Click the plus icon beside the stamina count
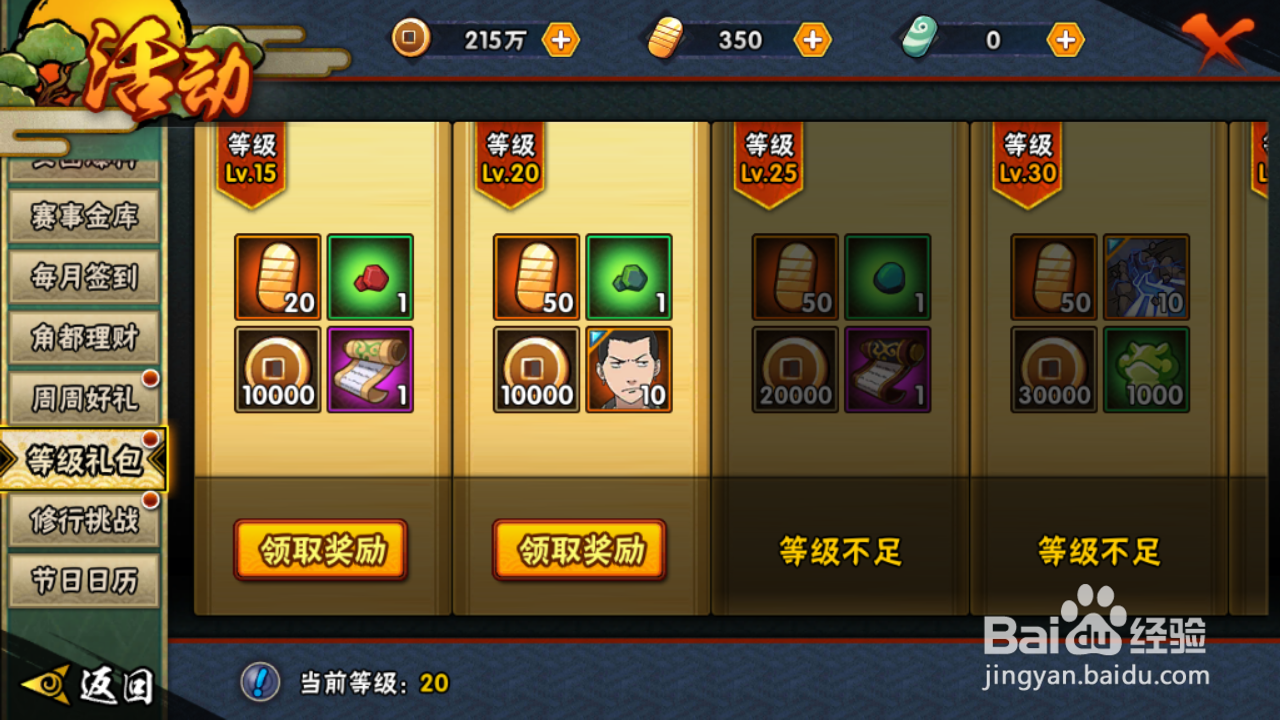The width and height of the screenshot is (1280, 720). click(812, 40)
